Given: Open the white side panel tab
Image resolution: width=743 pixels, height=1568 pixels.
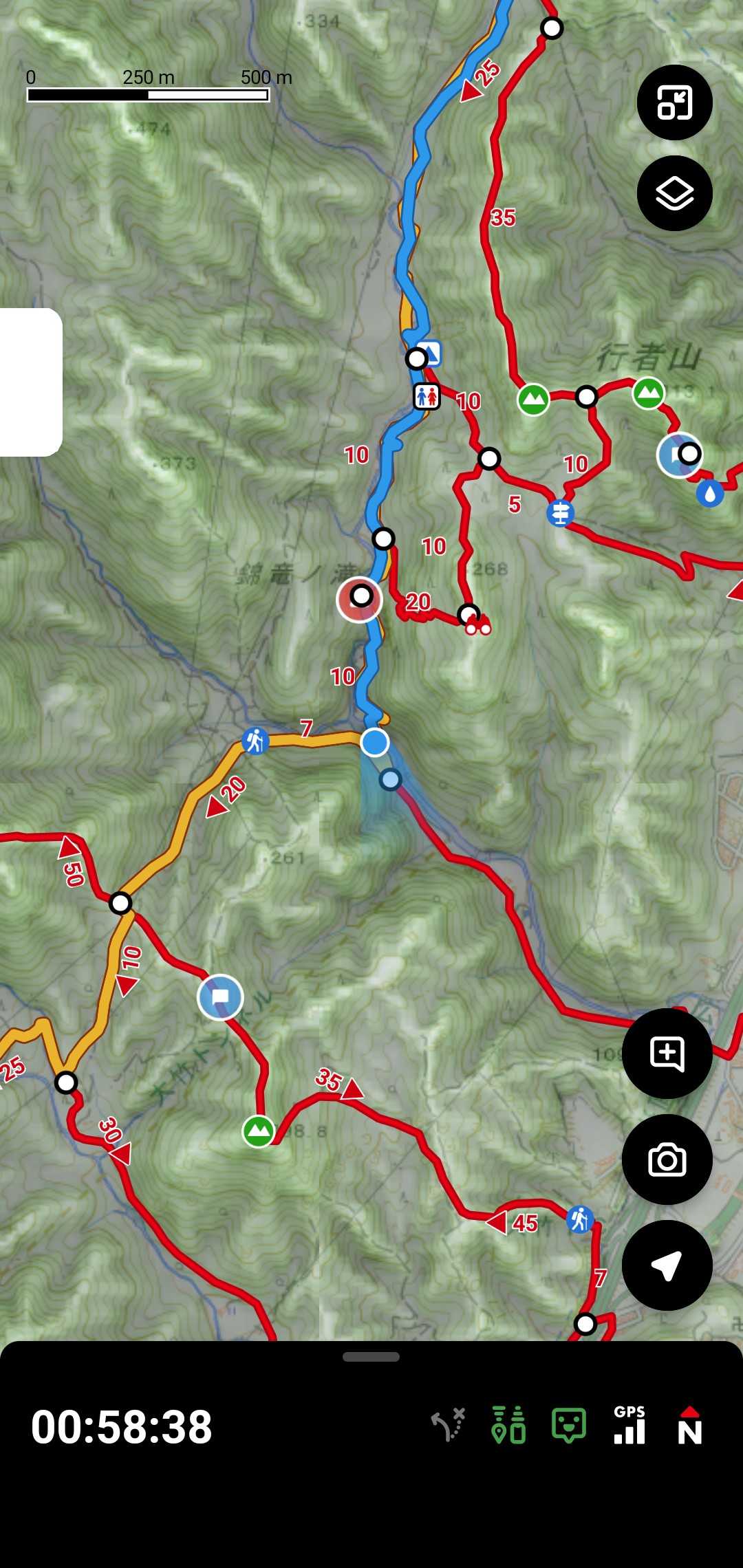Looking at the screenshot, I should pos(31,382).
